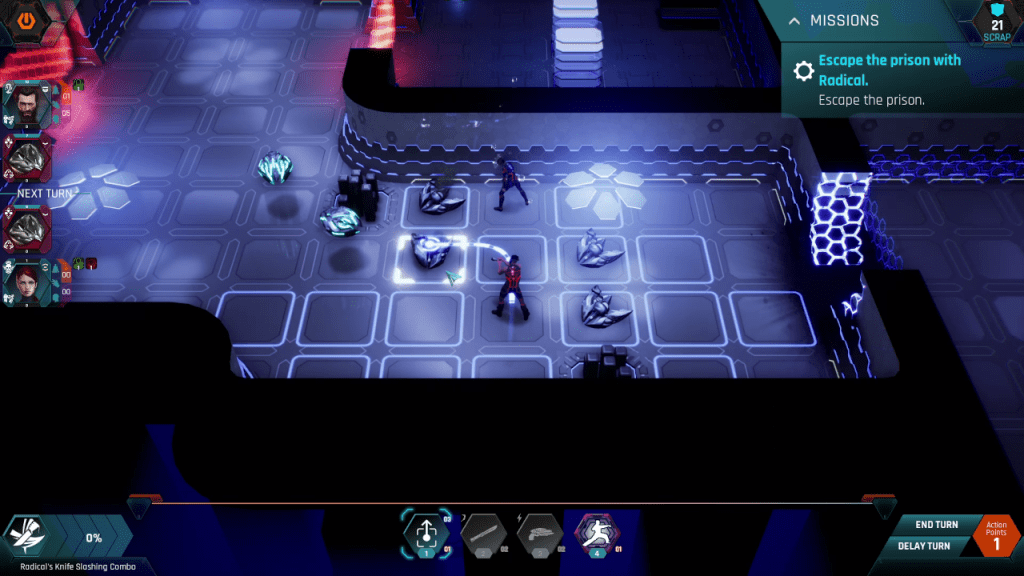This screenshot has width=1024, height=576.
Task: Select Radical's Knife Slashing Combo icon
Action: click(28, 537)
